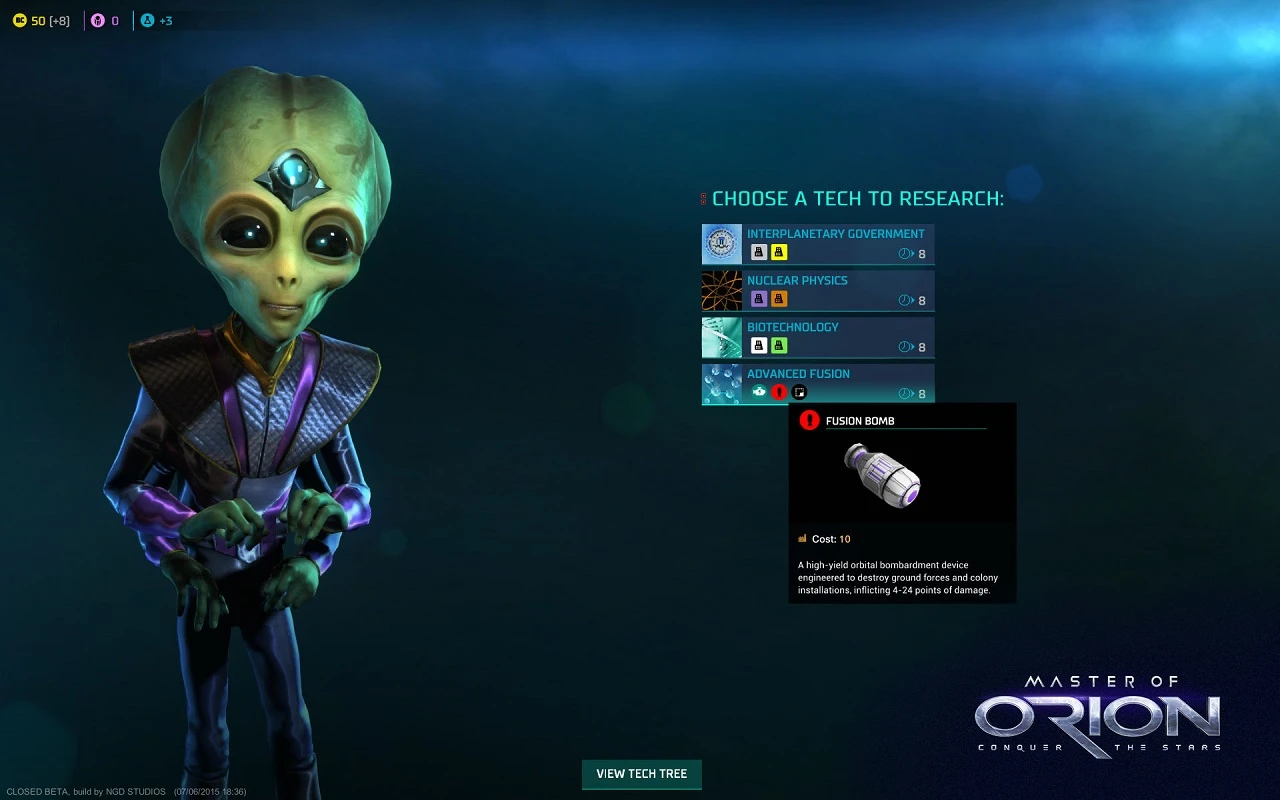The width and height of the screenshot is (1280, 800).
Task: Click the purple building icon under Nuclear Physics
Action: click(759, 299)
